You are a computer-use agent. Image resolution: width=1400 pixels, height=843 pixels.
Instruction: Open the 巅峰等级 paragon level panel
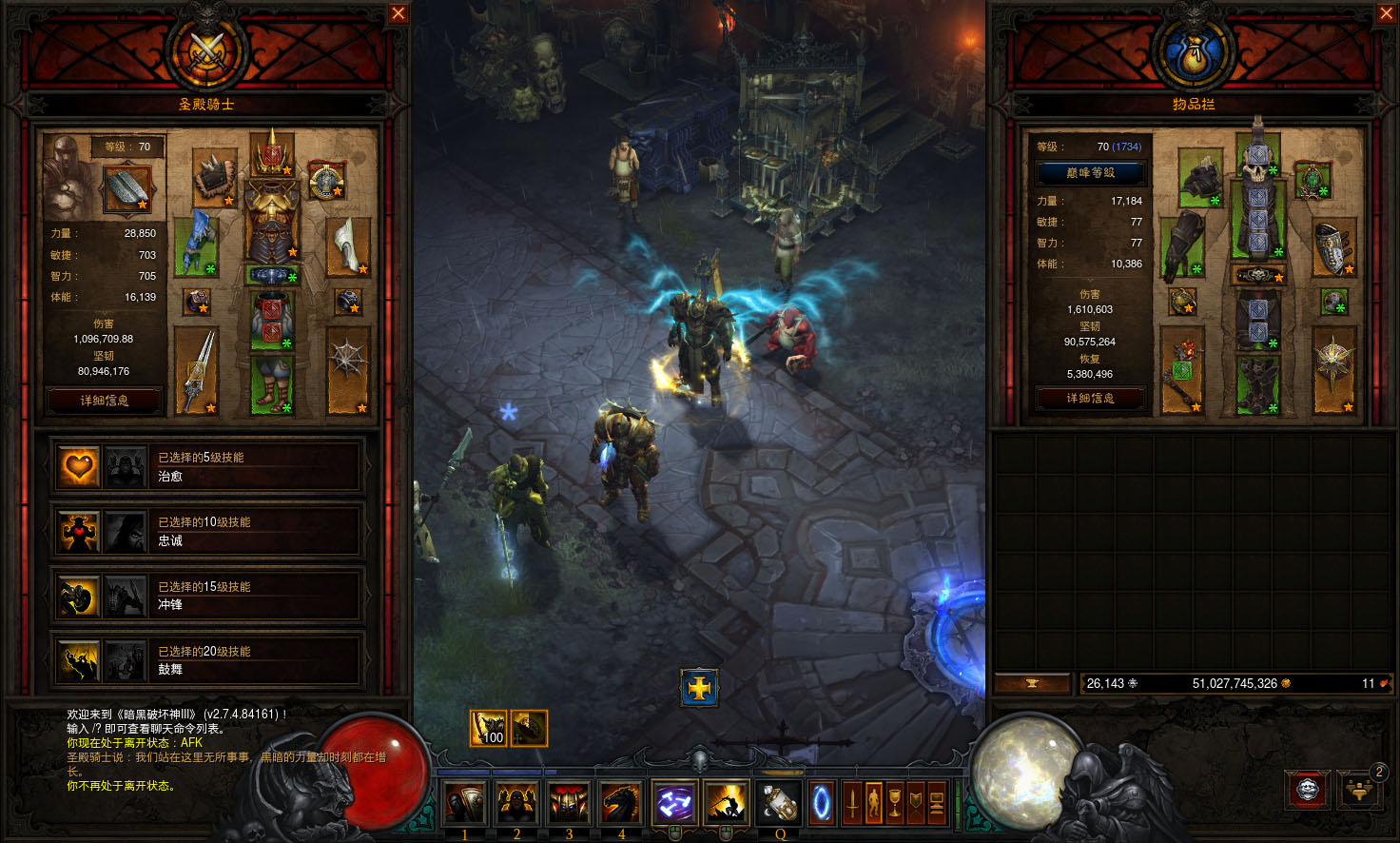point(1090,173)
